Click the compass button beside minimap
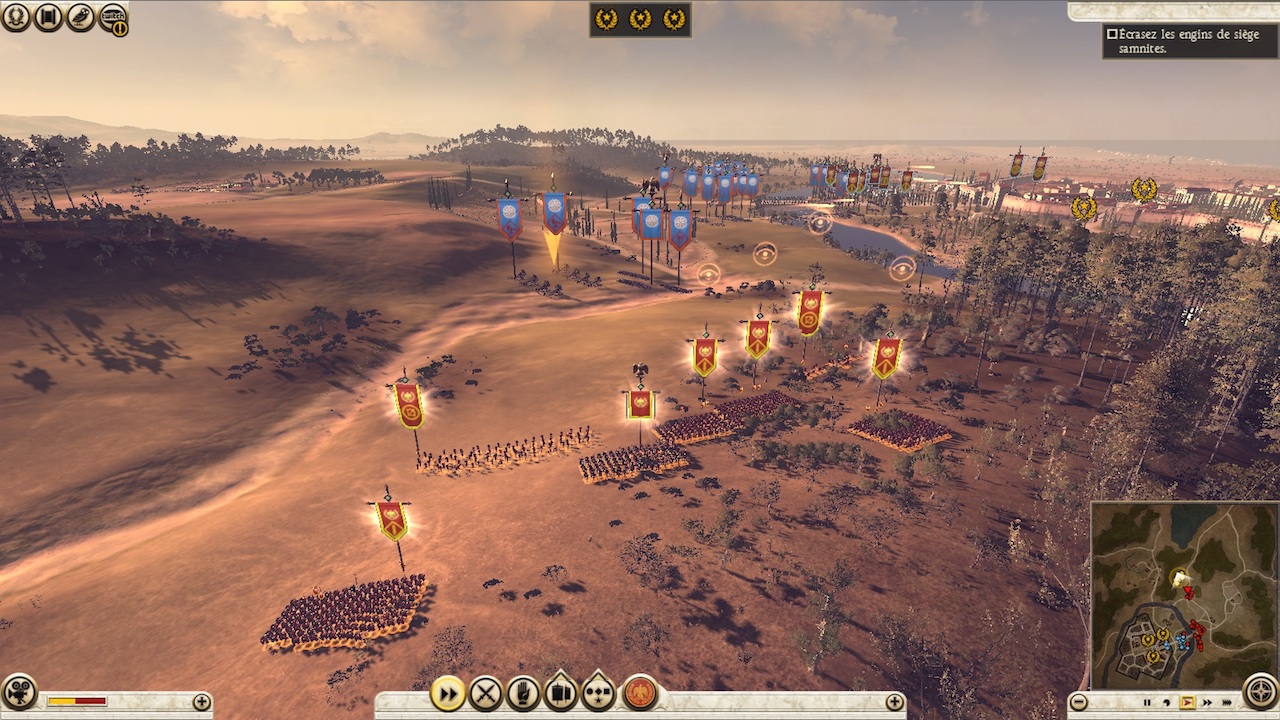The width and height of the screenshot is (1280, 720). coord(1261,692)
